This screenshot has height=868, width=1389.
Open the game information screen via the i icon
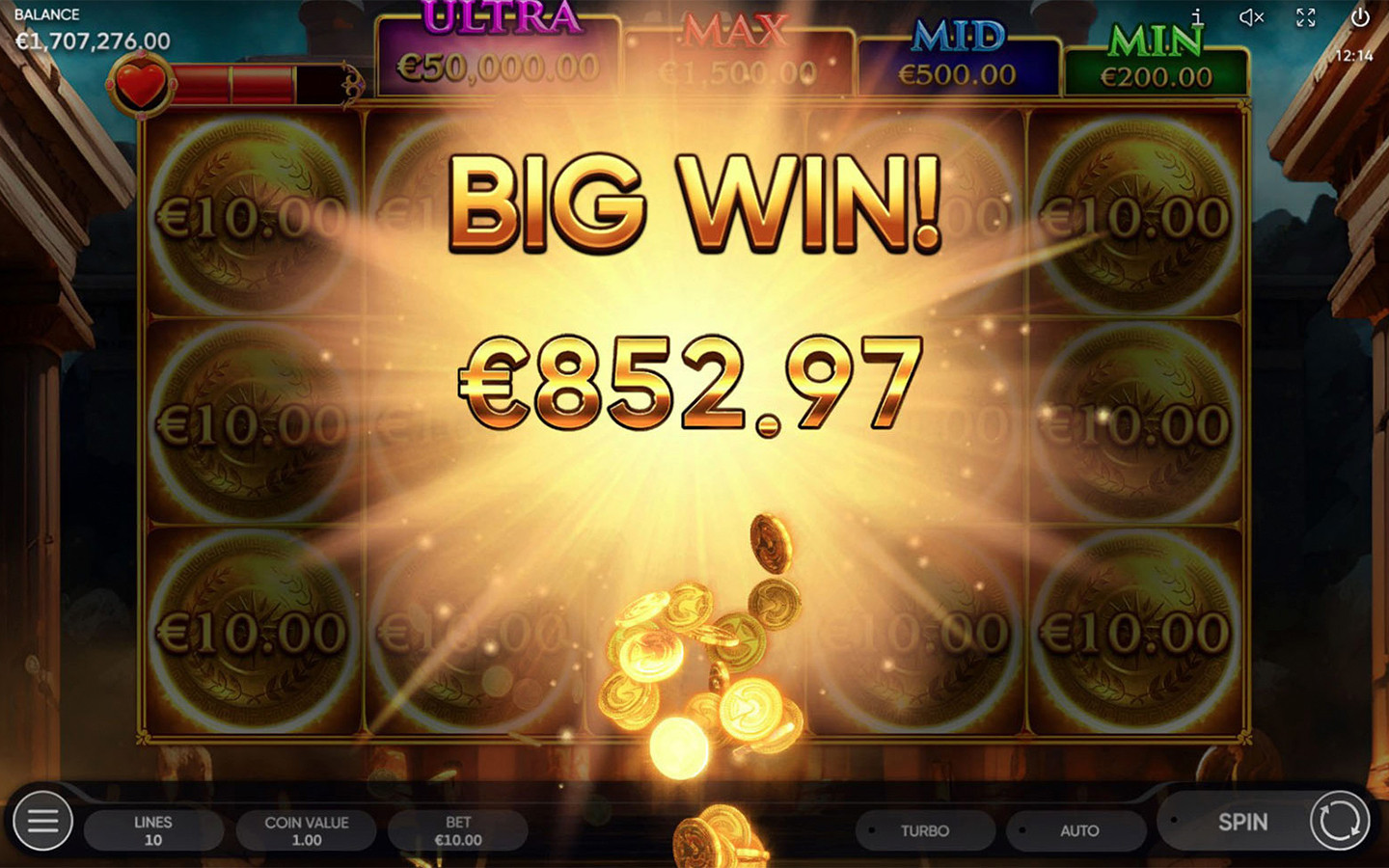pos(1199,16)
